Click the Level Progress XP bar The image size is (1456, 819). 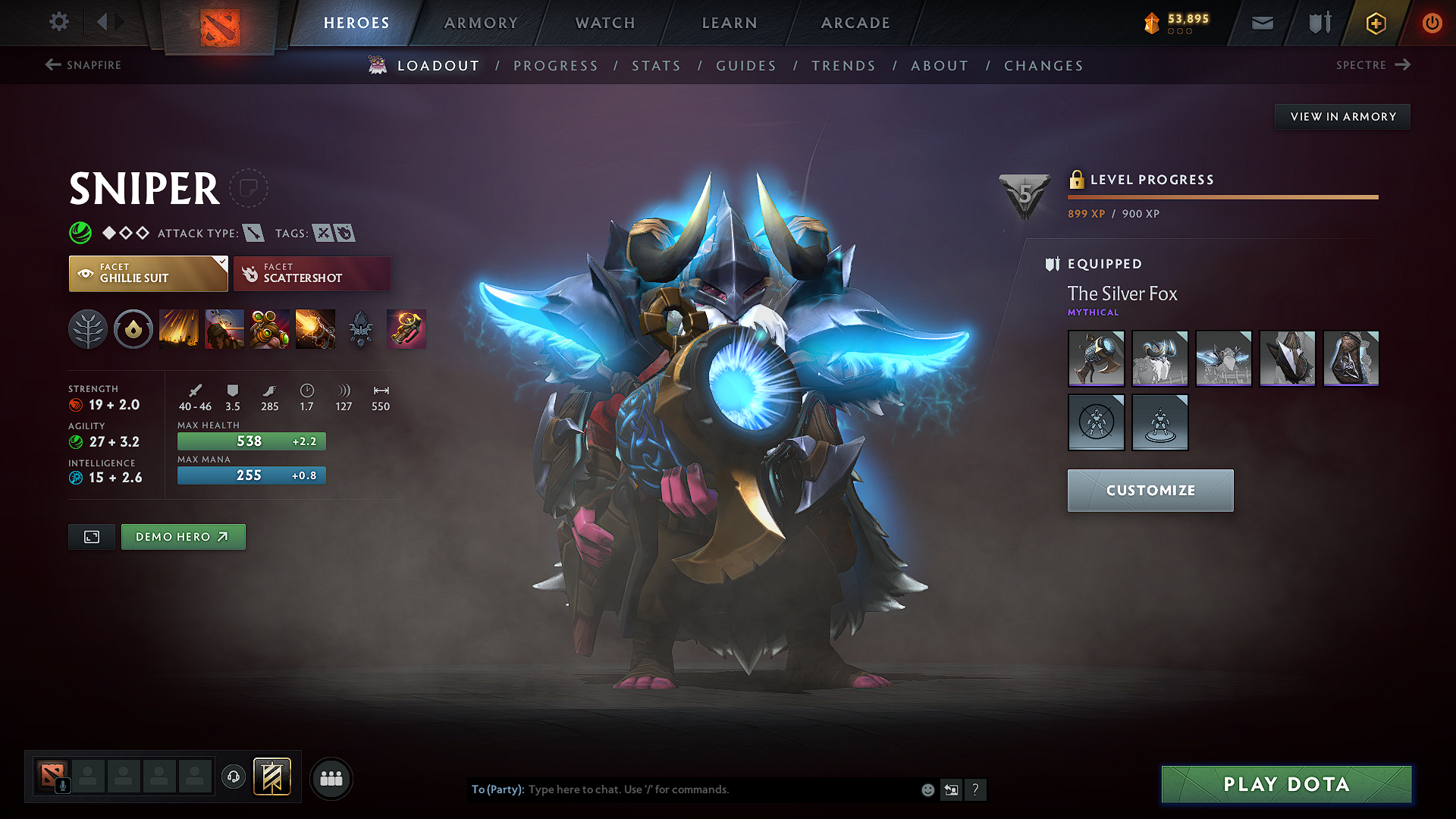1221,197
